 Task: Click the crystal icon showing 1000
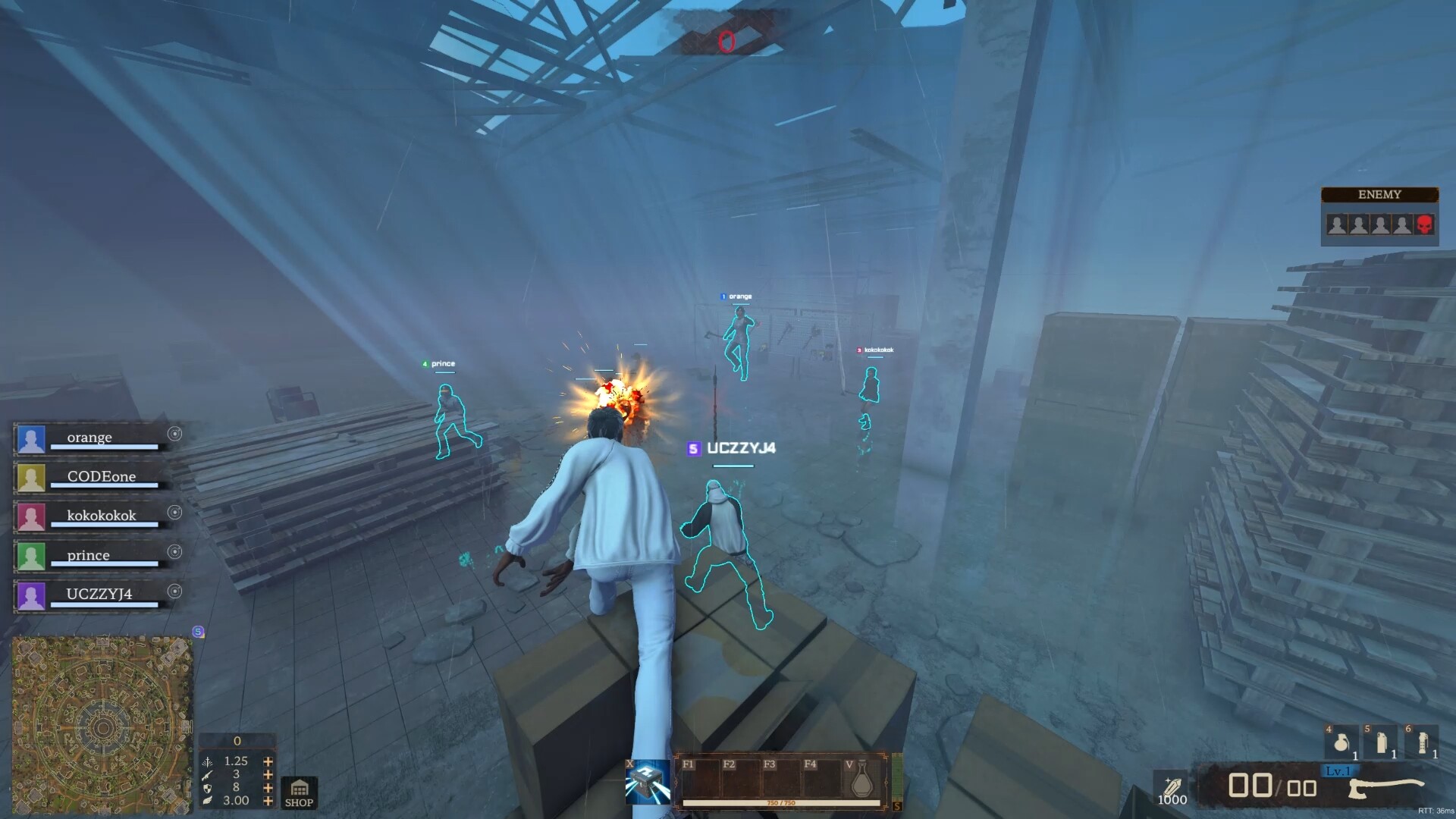(1172, 787)
